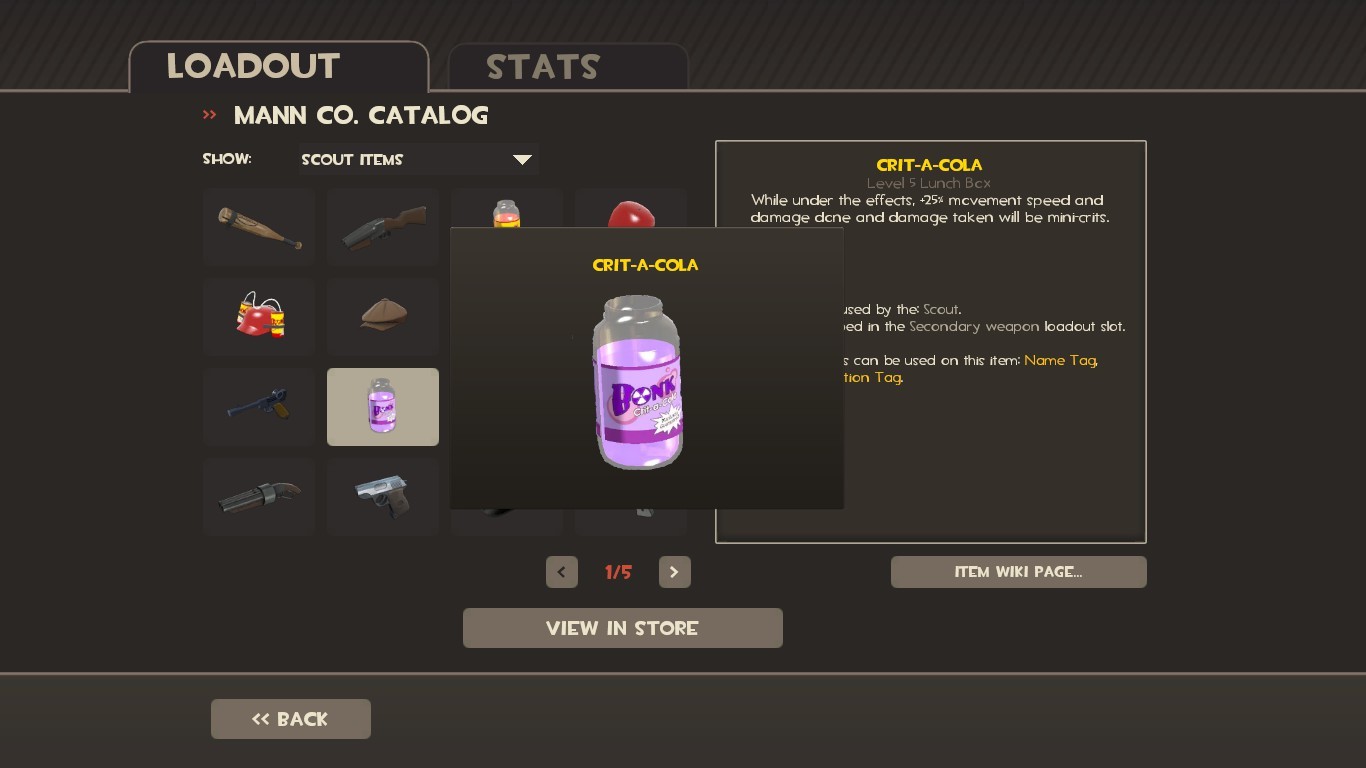Select the Sandman bat item
Viewport: 1366px width, 768px height.
pyautogui.click(x=258, y=227)
